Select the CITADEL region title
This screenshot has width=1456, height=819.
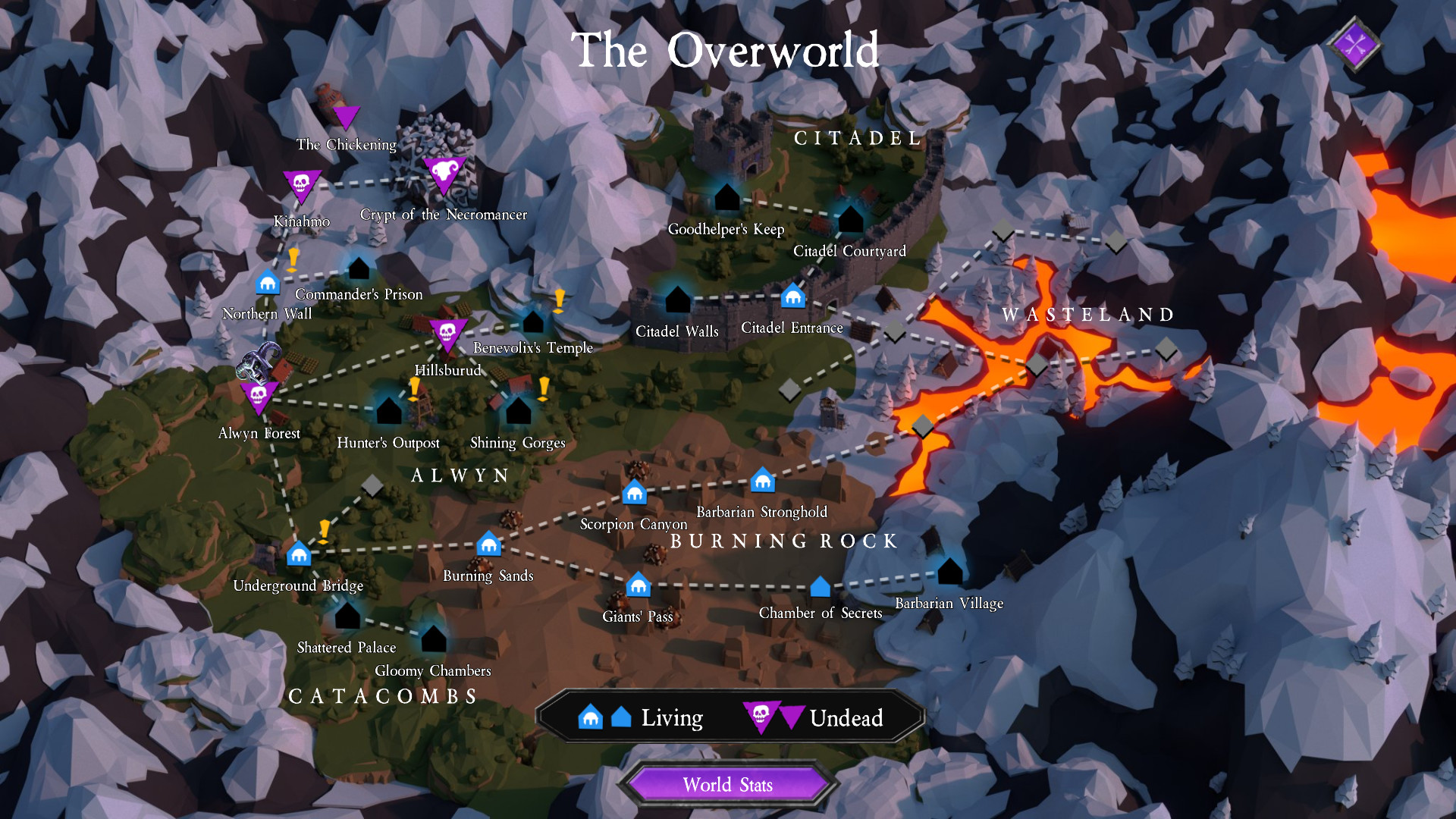pos(858,138)
